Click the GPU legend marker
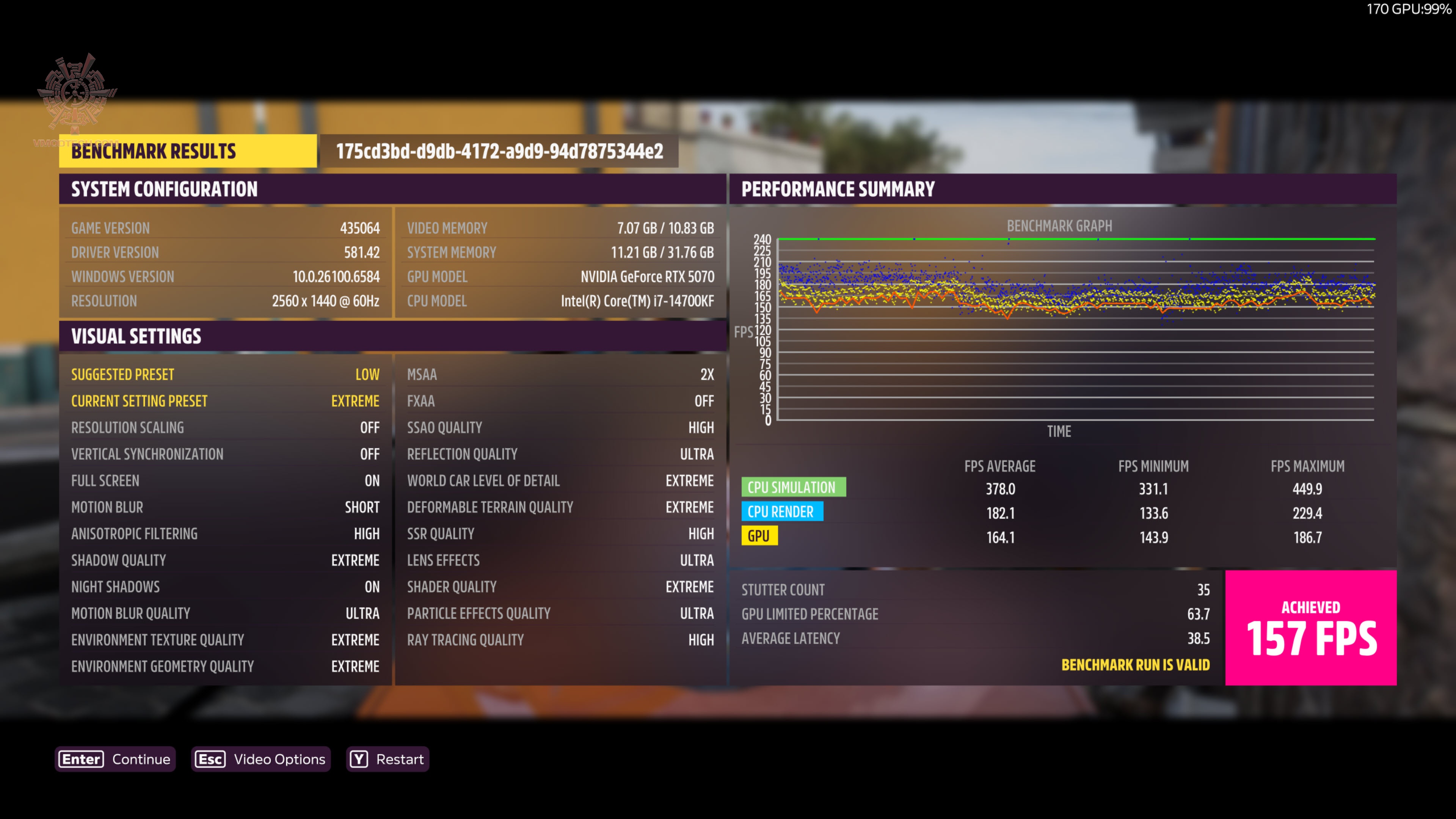 pos(759,535)
